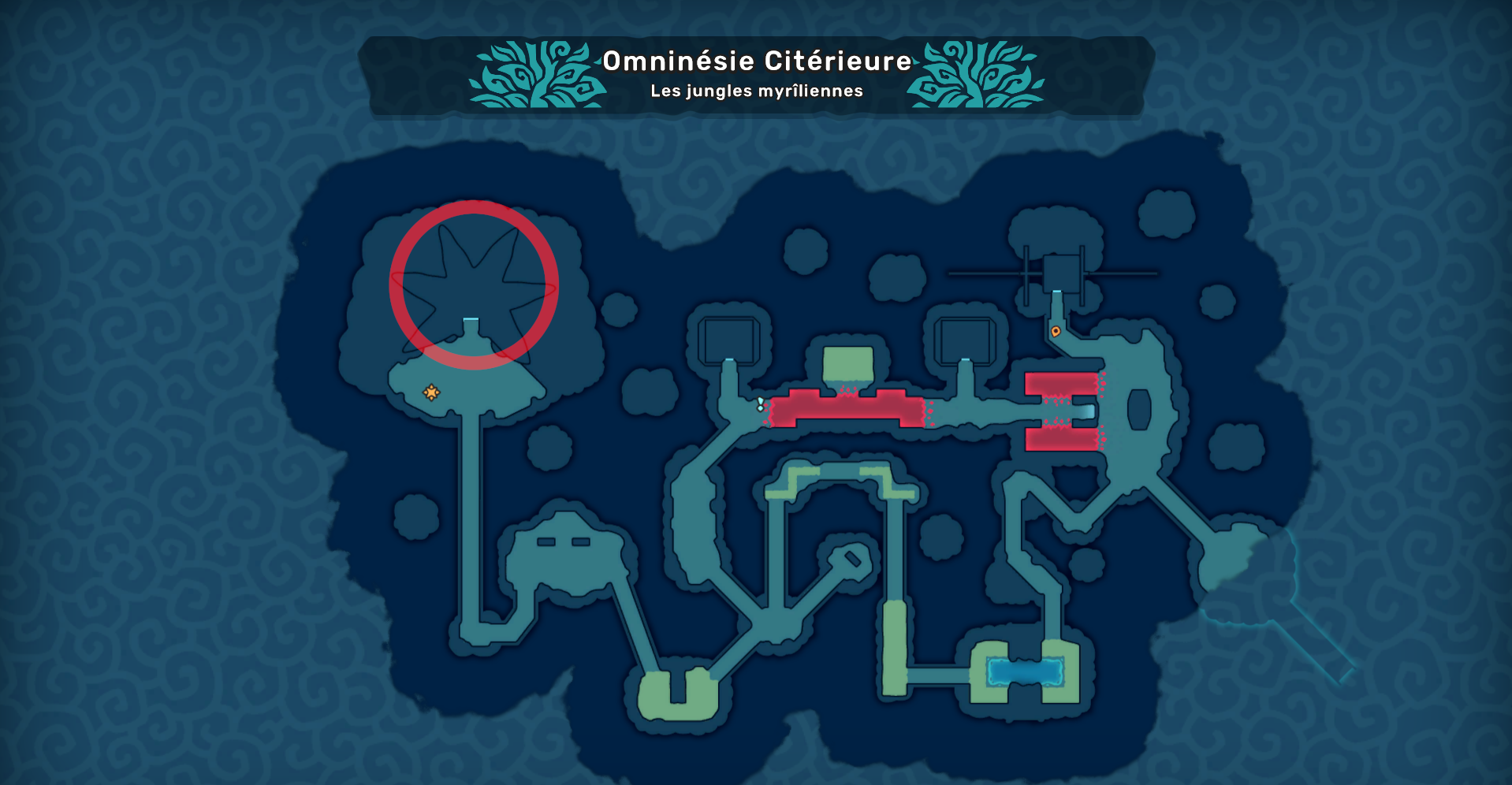Expand the leftmost red highlighted room
The width and height of the screenshot is (1512, 785).
(x=847, y=406)
